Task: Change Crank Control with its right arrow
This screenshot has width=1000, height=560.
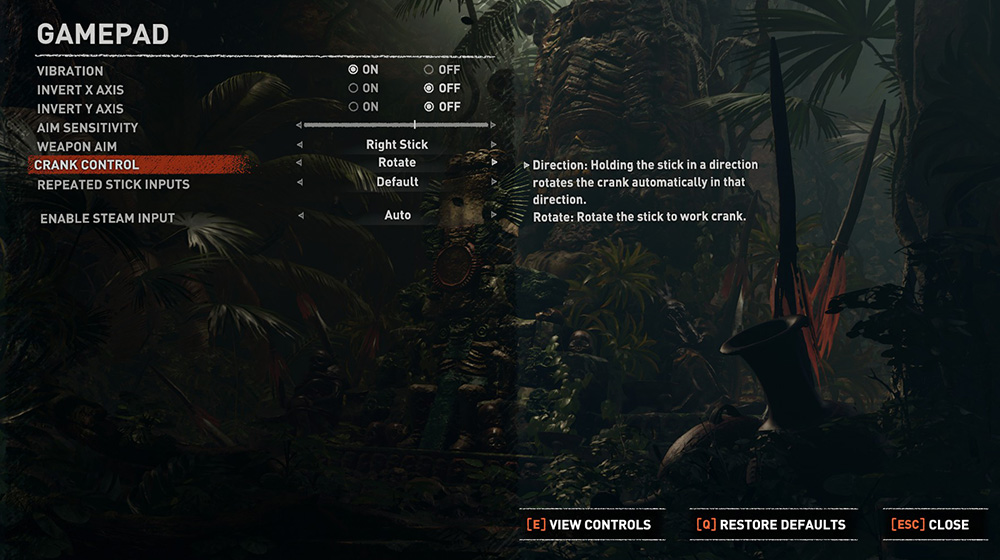Action: [x=494, y=162]
